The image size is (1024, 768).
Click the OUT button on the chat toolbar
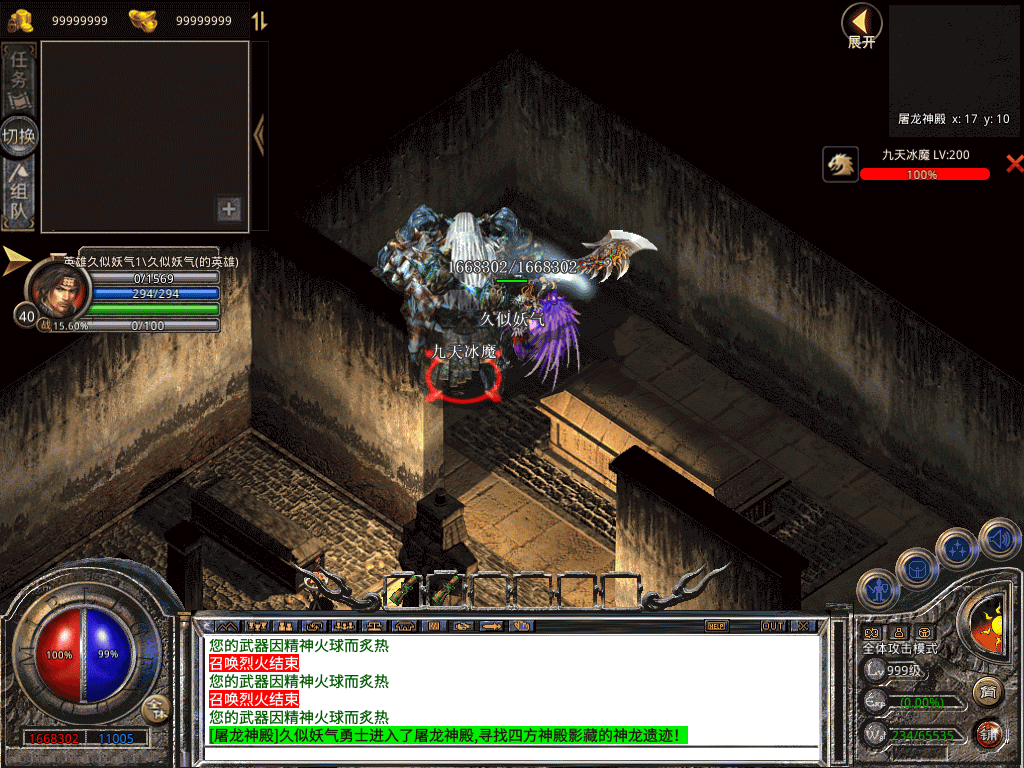pos(772,626)
